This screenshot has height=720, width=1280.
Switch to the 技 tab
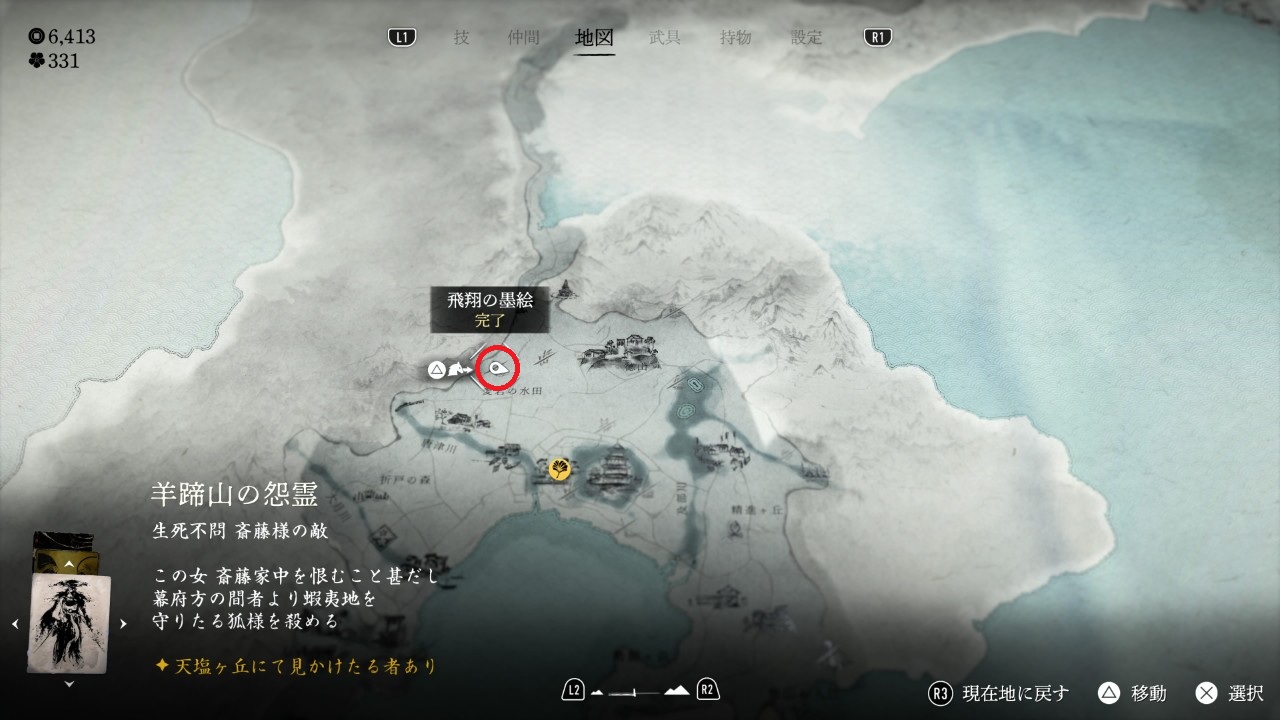click(x=461, y=38)
